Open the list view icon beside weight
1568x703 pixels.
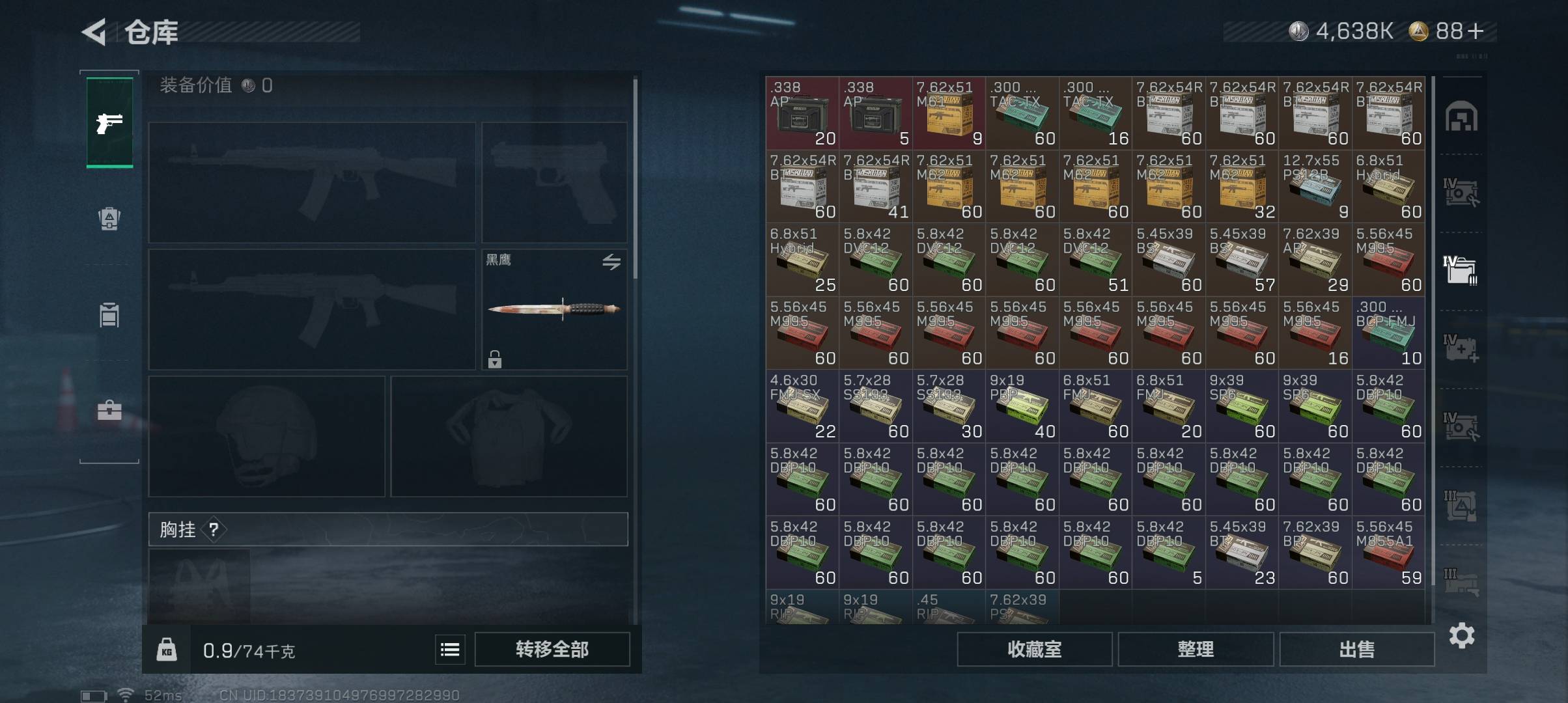450,650
